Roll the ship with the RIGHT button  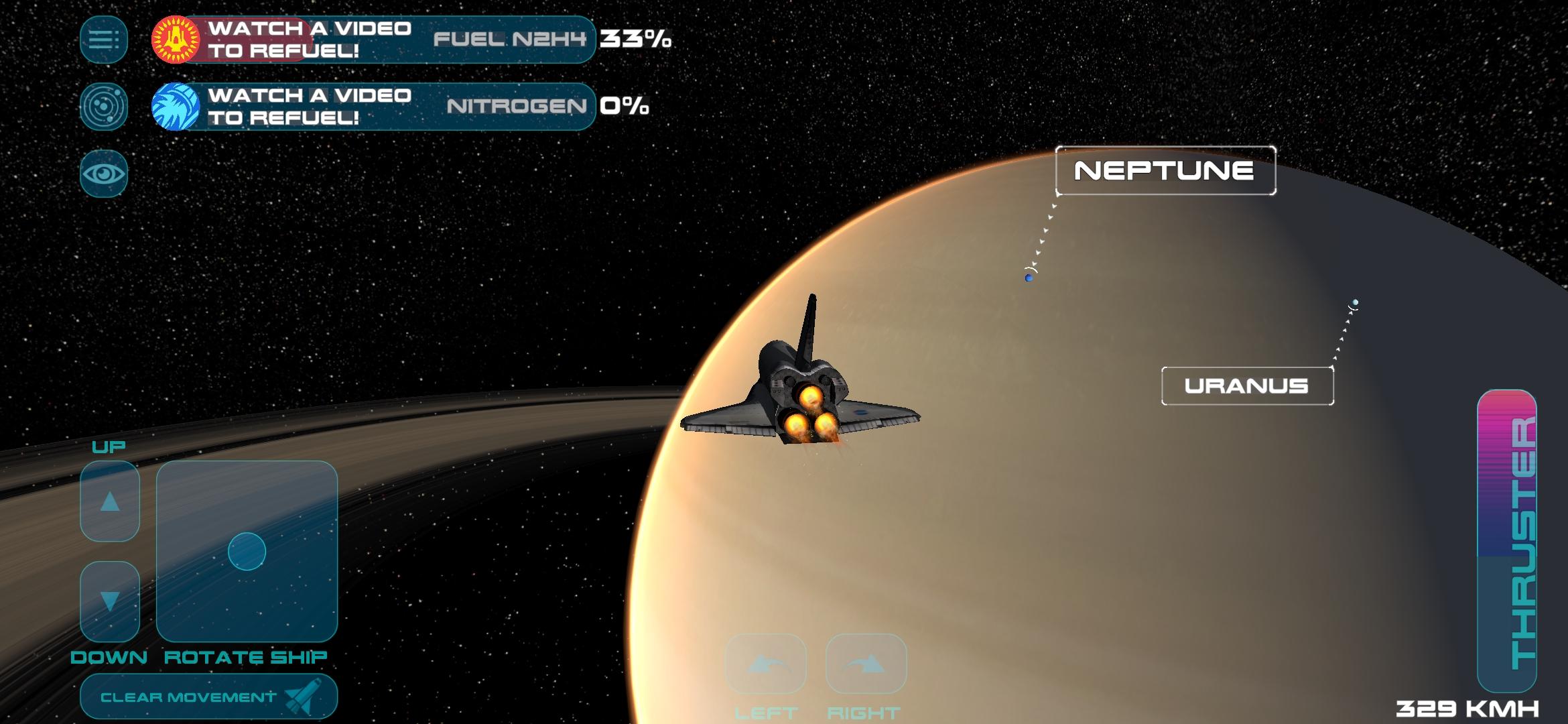coord(866,664)
